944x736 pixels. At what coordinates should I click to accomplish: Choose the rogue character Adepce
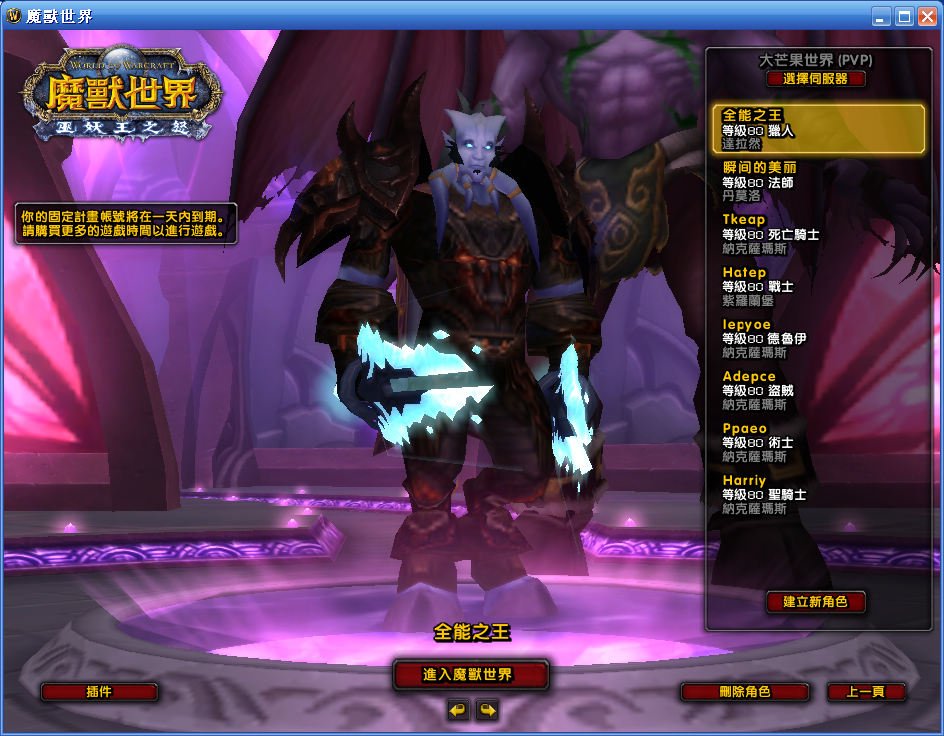tap(817, 390)
